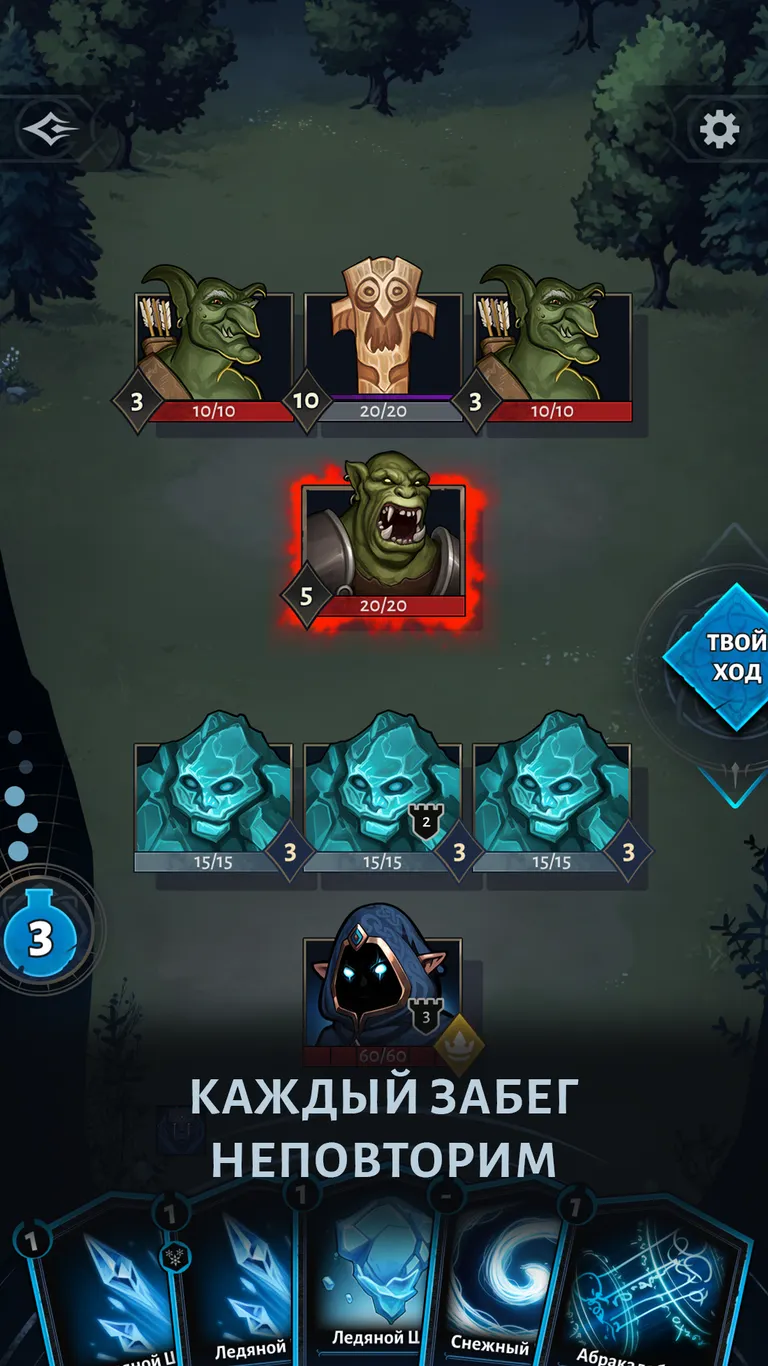Image resolution: width=768 pixels, height=1366 pixels.
Task: Open the settings gear menu
Action: [719, 130]
